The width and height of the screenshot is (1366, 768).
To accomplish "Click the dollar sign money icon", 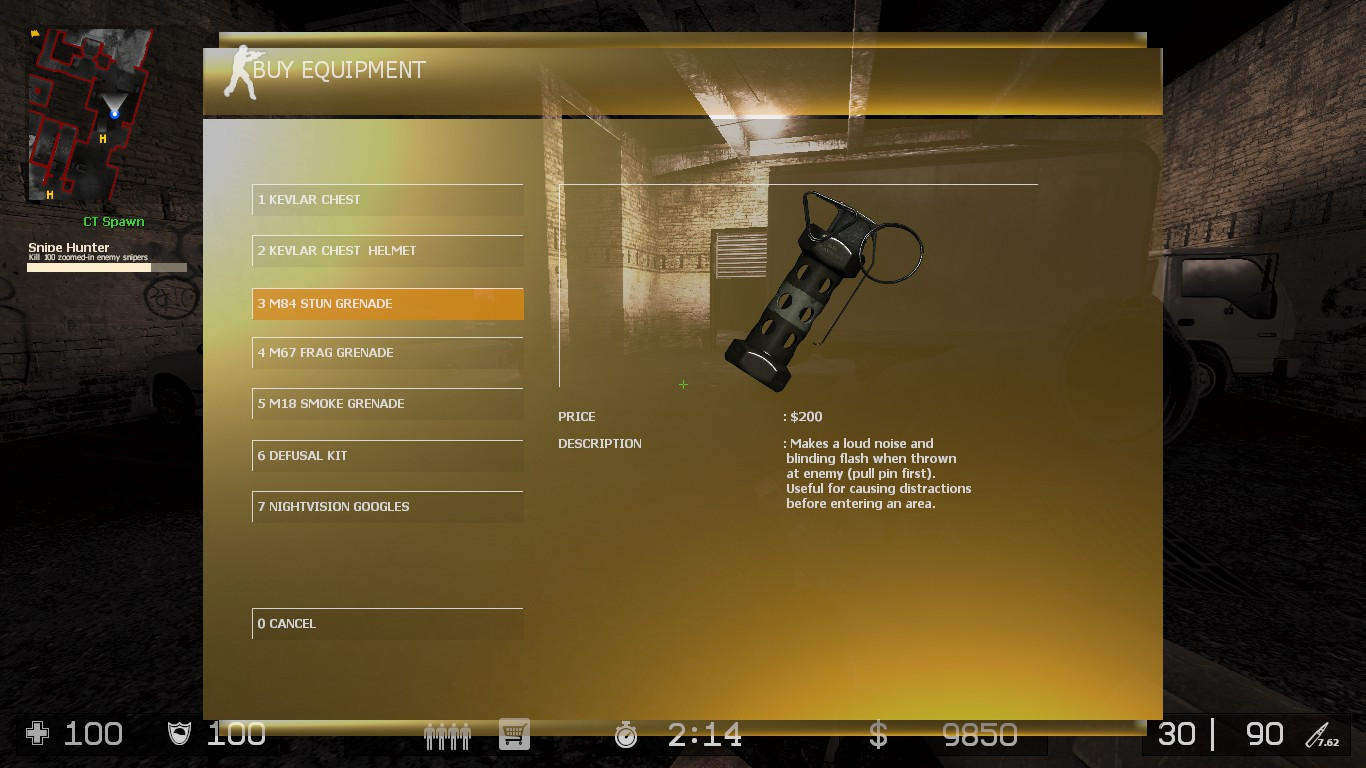I will point(877,735).
